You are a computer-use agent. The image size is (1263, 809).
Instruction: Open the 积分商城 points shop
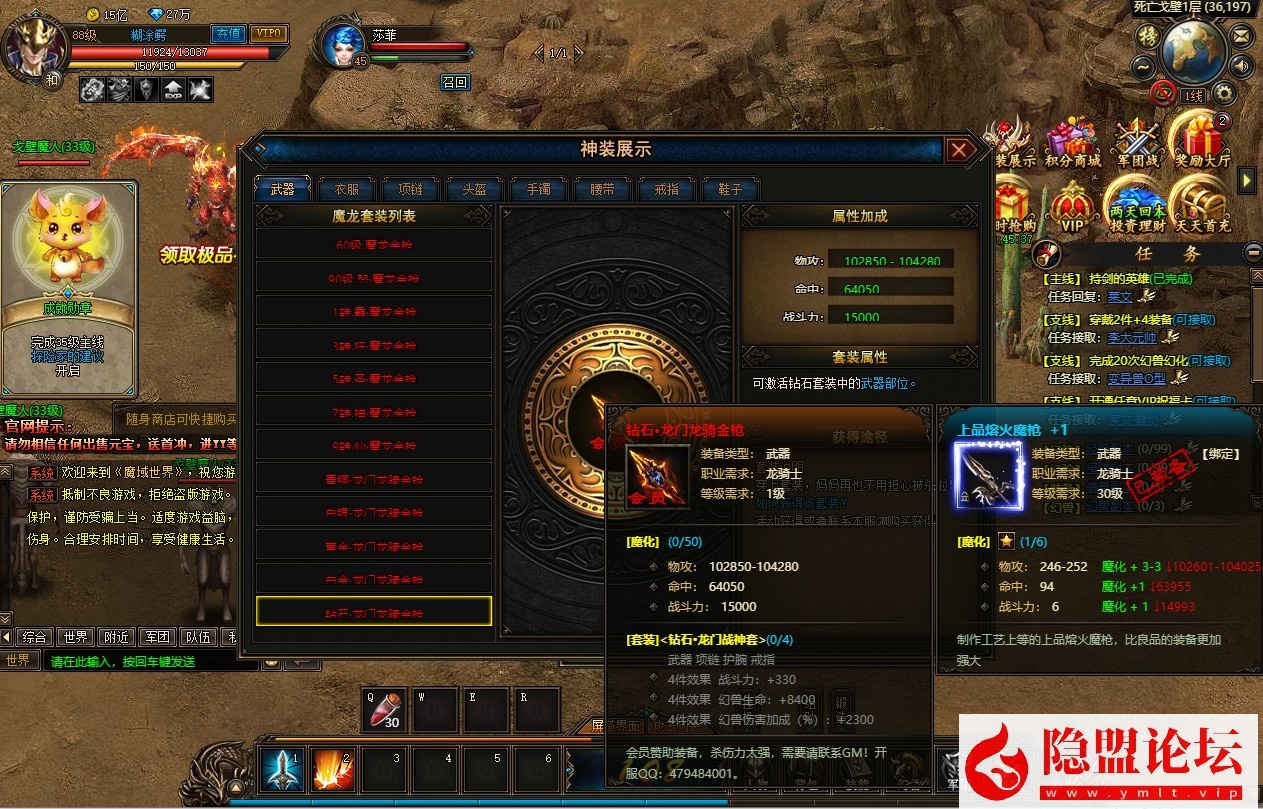coord(1072,143)
